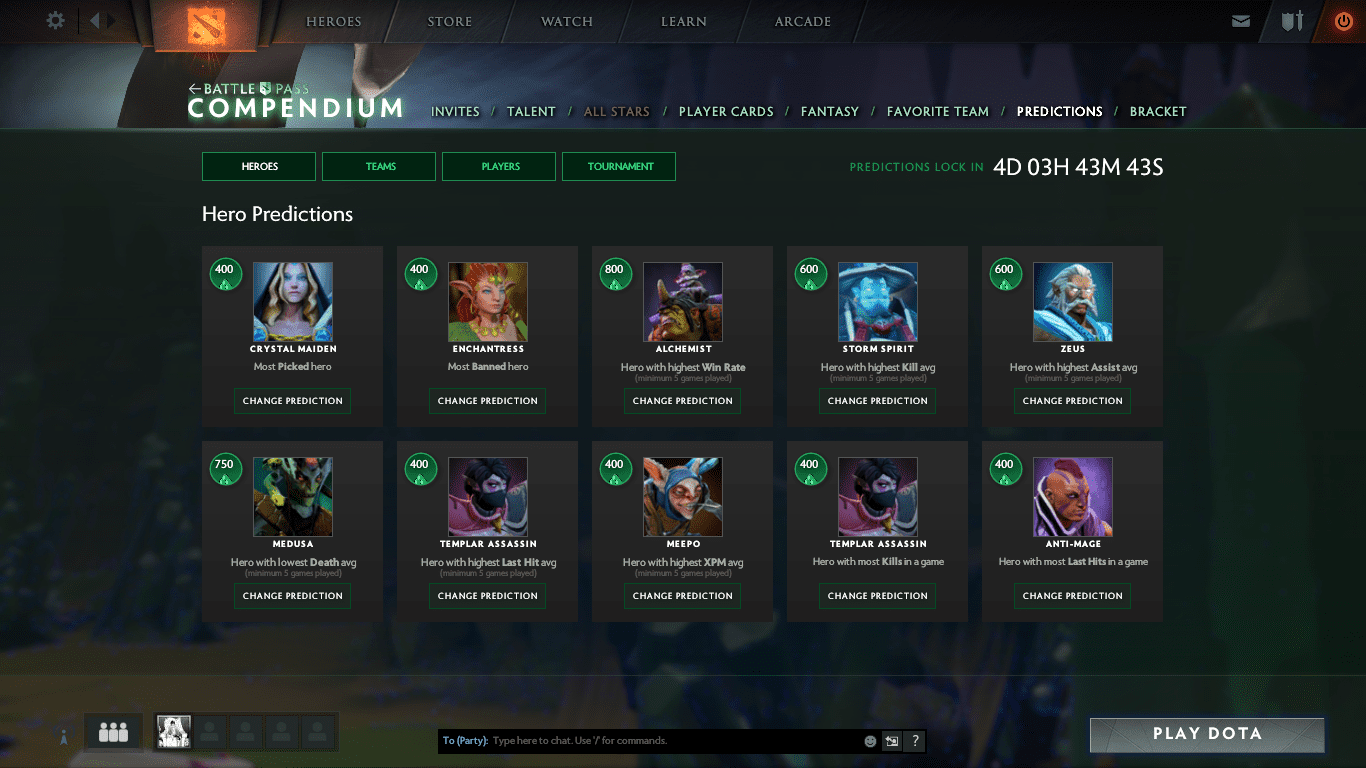Change the Zeus assist prediction
The height and width of the screenshot is (768, 1366).
1072,401
